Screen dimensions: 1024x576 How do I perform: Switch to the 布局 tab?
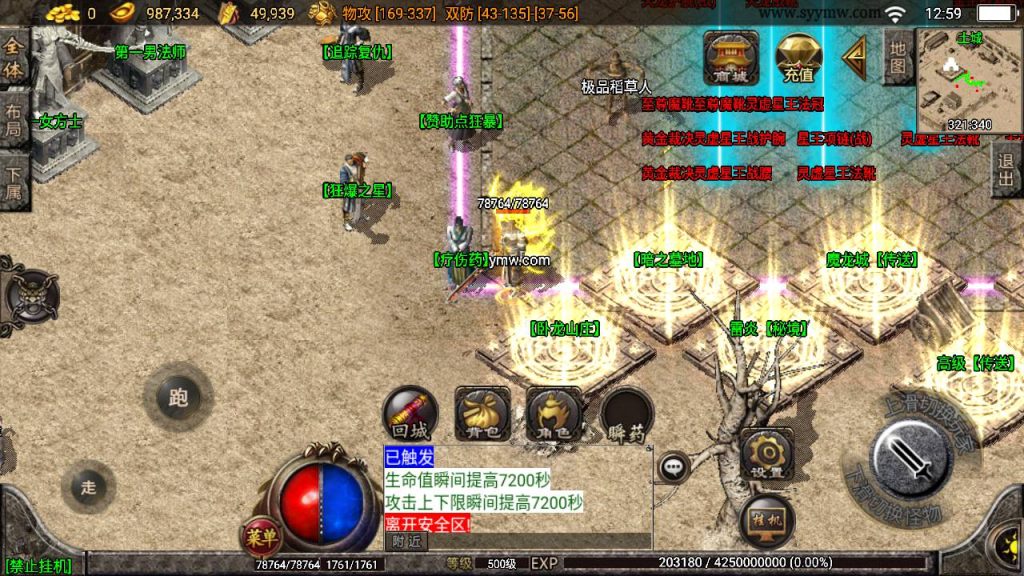(x=13, y=120)
